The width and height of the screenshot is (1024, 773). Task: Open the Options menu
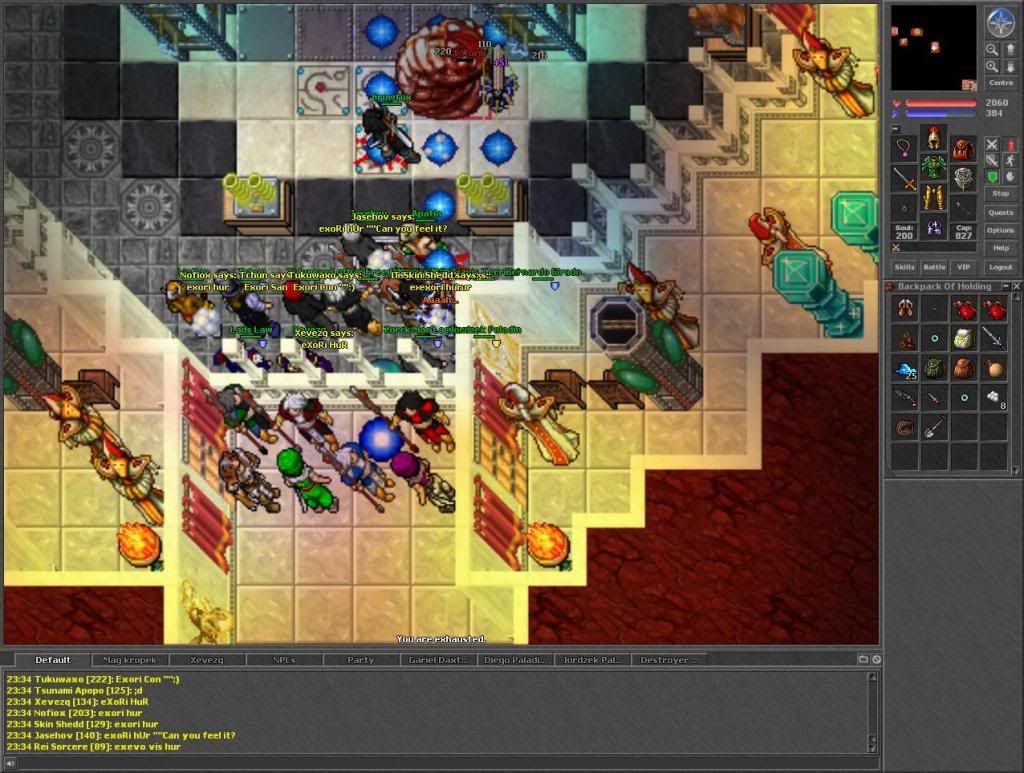(x=1000, y=230)
